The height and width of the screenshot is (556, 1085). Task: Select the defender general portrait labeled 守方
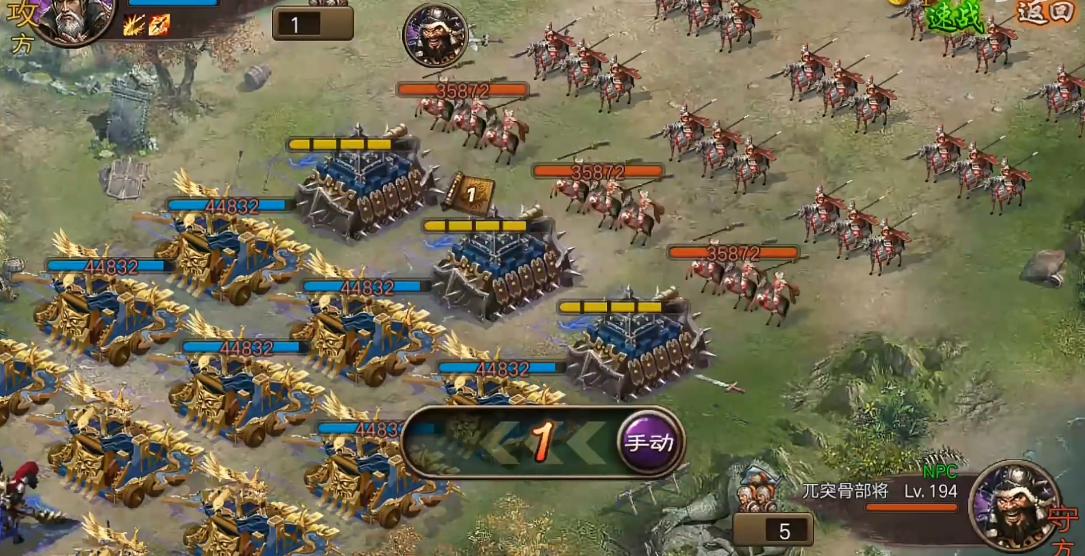pyautogui.click(x=1013, y=505)
